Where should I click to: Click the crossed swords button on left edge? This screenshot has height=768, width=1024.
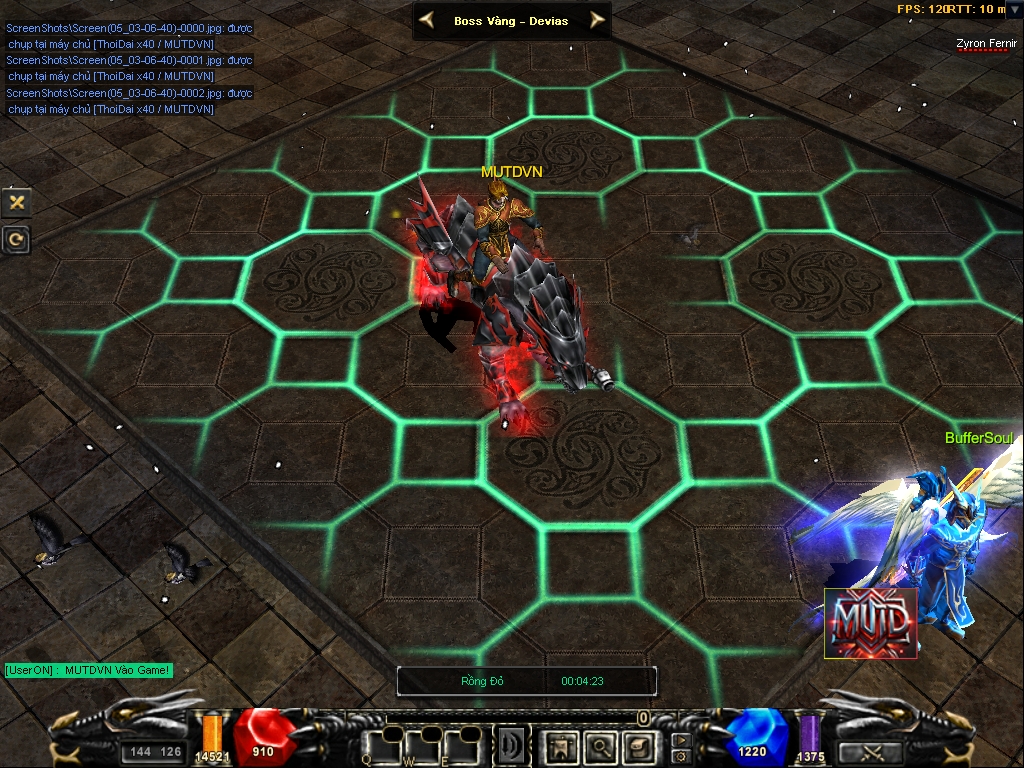tap(17, 202)
